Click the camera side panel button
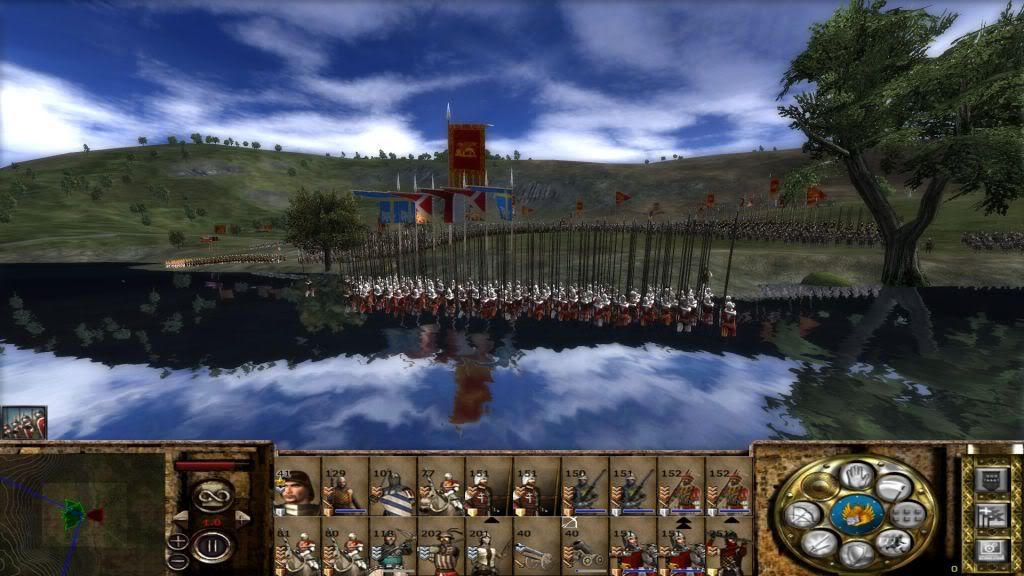 pos(989,549)
